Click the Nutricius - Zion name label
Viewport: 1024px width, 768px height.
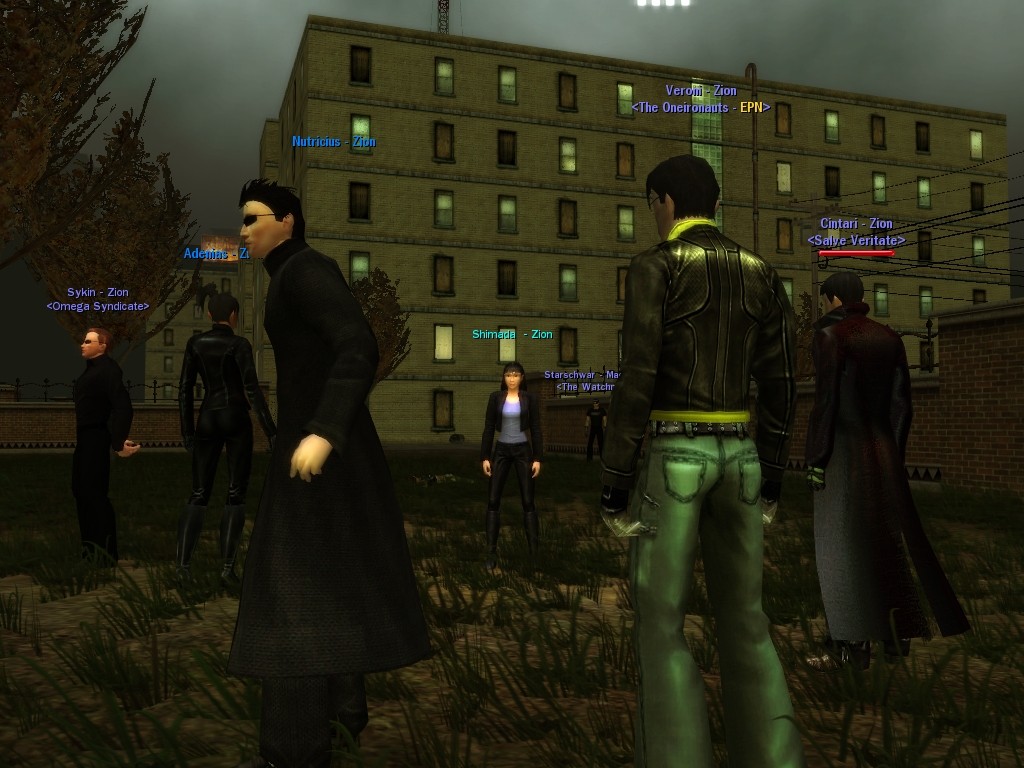[x=334, y=142]
